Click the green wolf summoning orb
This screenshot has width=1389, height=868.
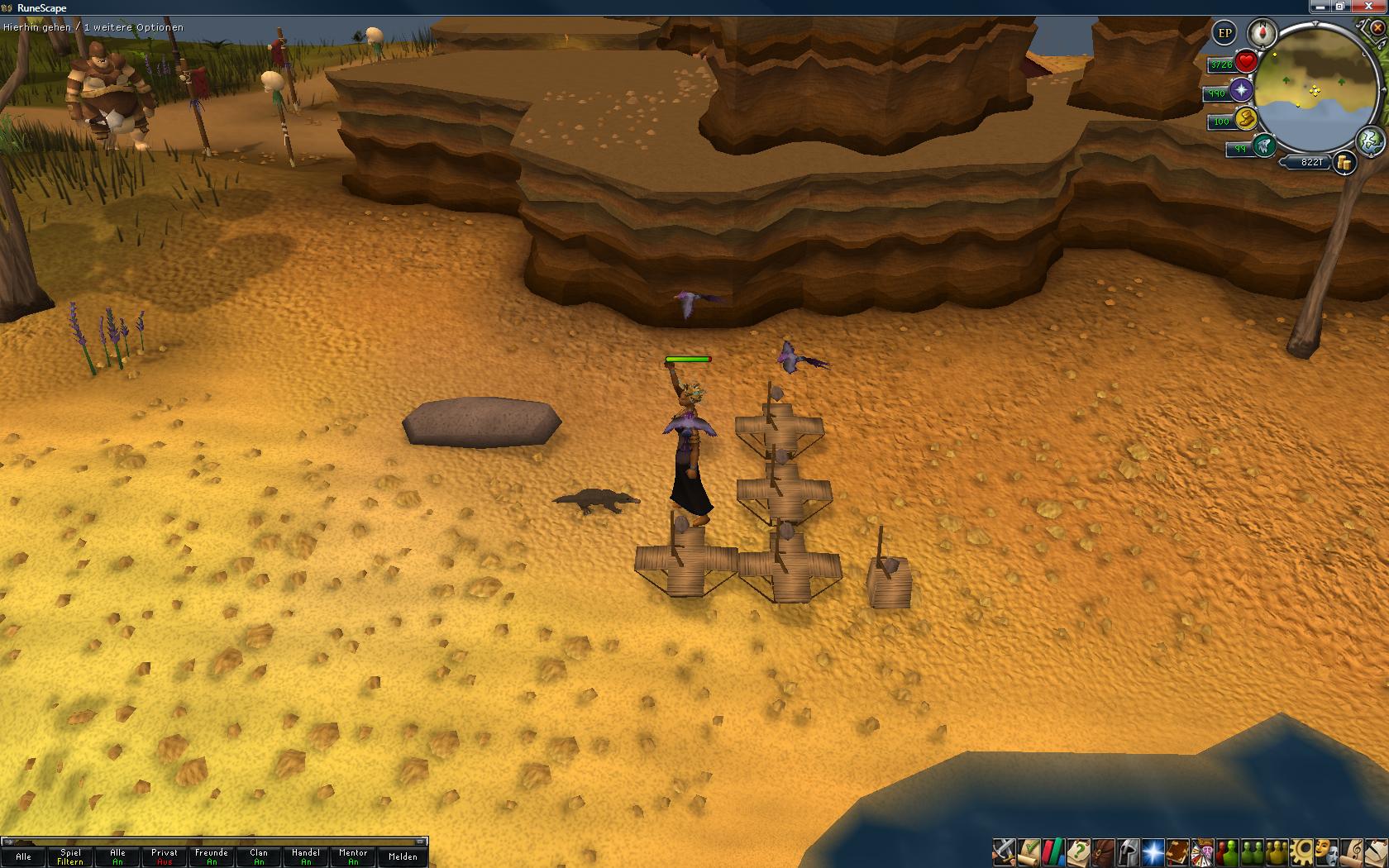[1263, 147]
